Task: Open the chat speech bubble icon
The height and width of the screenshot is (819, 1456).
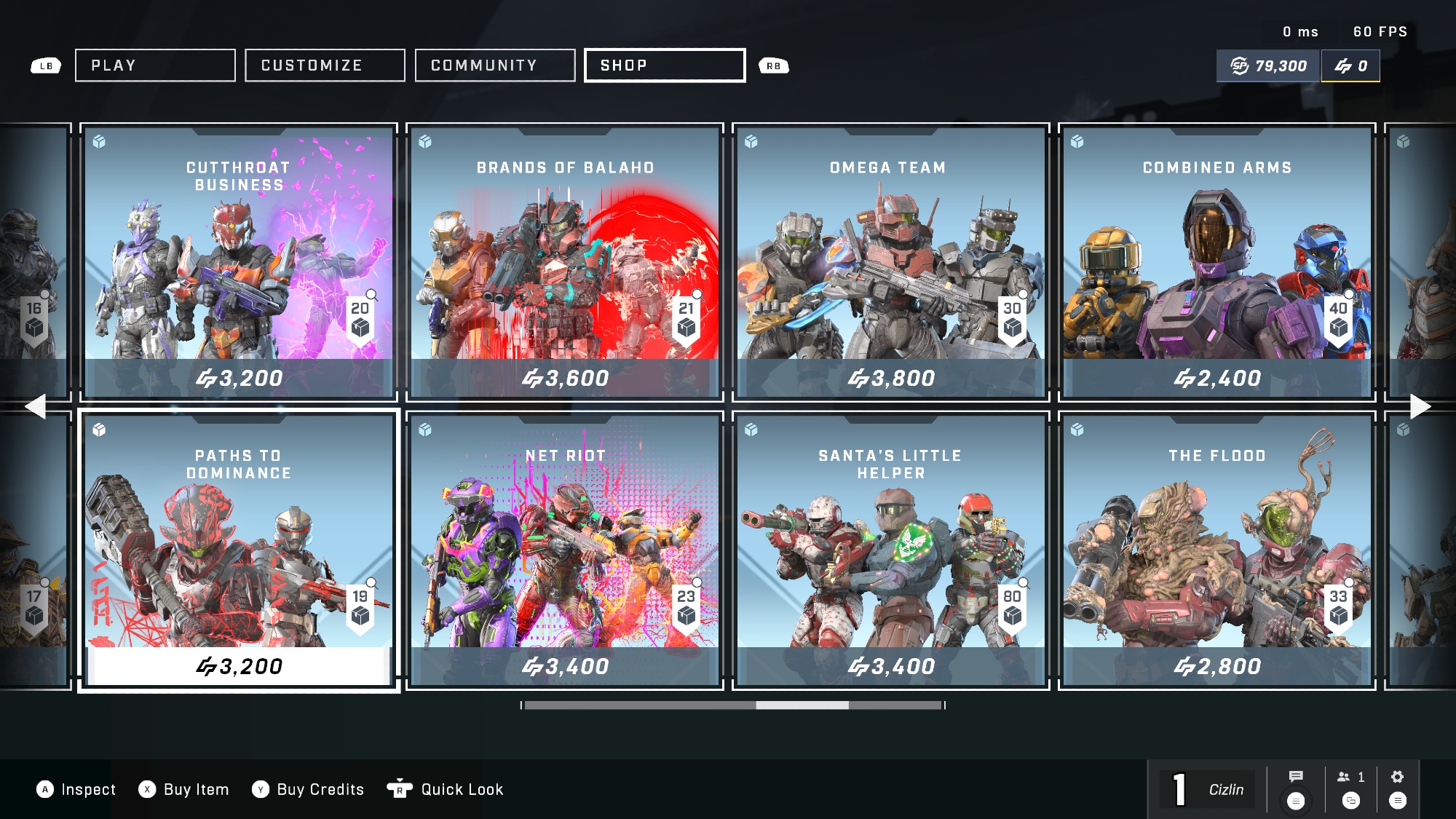Action: (1296, 777)
